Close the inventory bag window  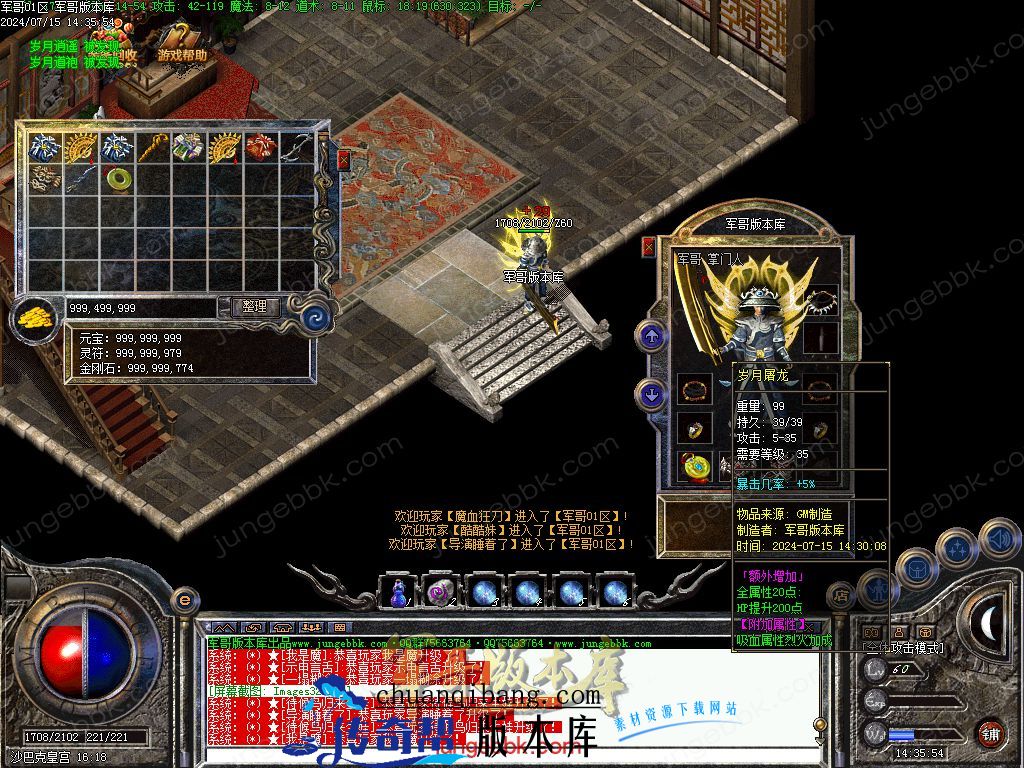(x=344, y=160)
